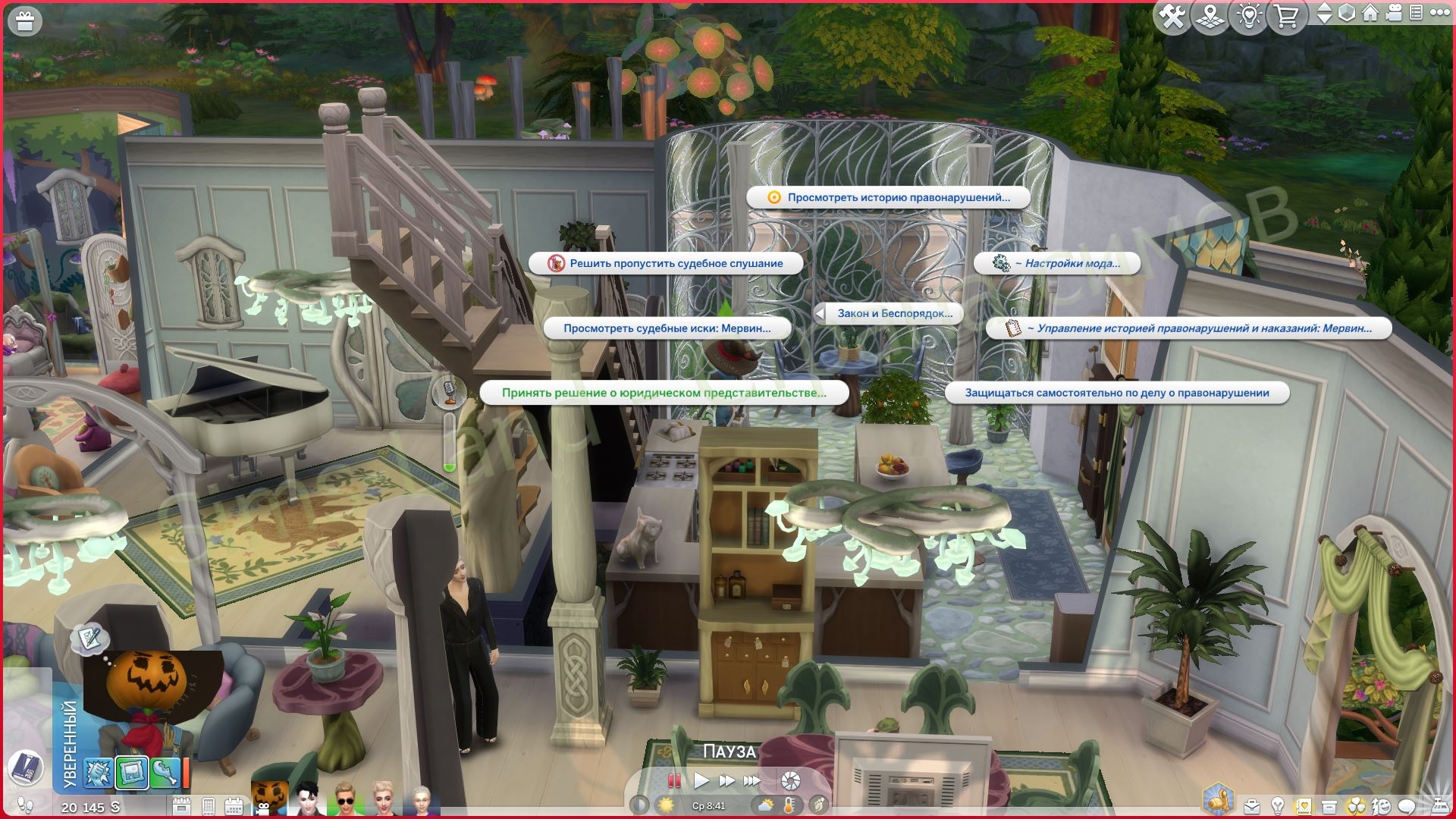The image size is (1456, 819).
Task: Open the in-game shop cart icon
Action: click(x=1286, y=16)
